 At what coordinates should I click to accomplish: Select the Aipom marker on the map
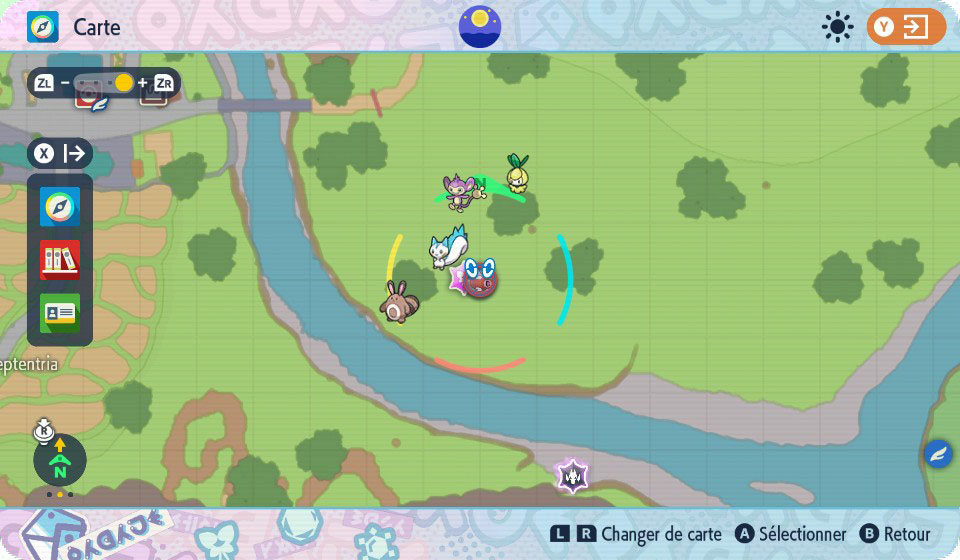pos(462,192)
